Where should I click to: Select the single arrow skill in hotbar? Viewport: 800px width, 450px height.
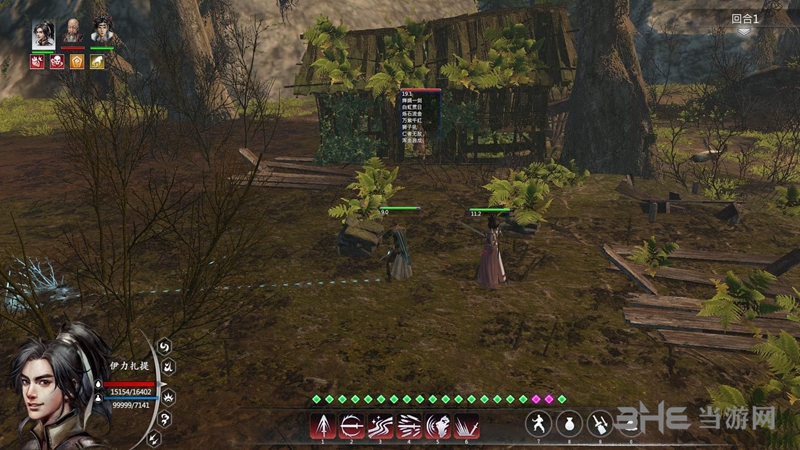click(x=324, y=425)
